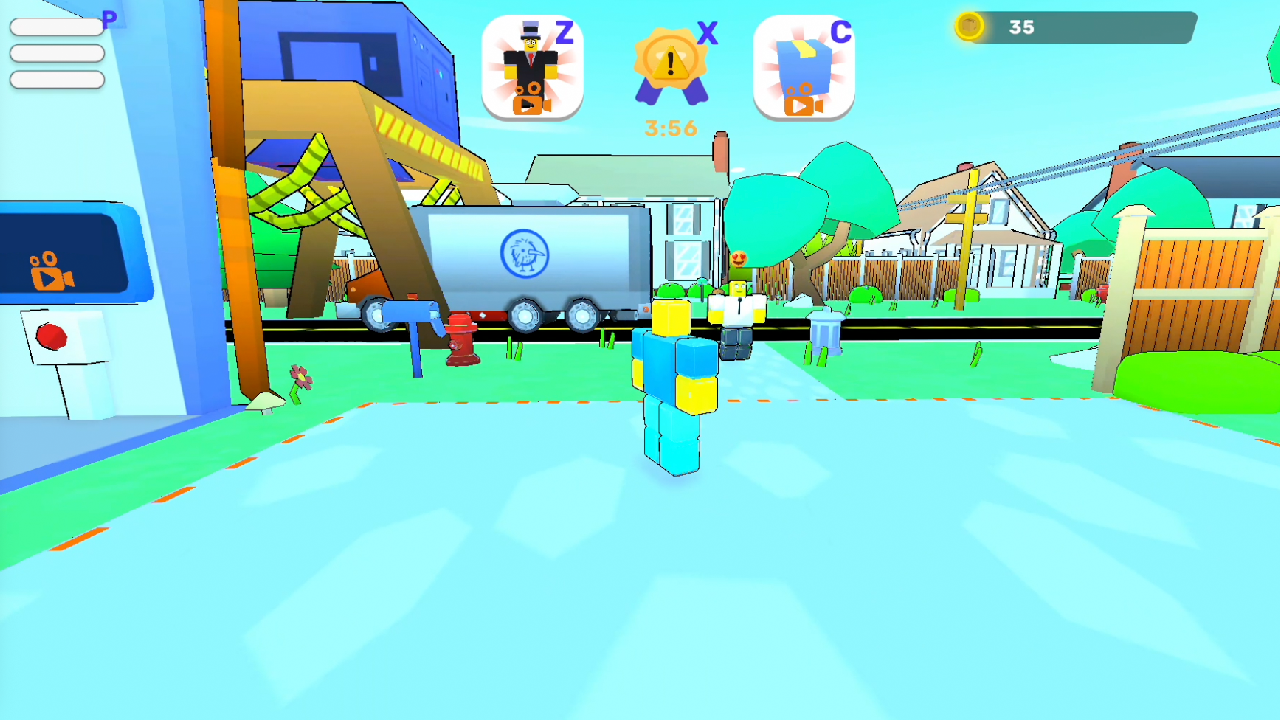The width and height of the screenshot is (1280, 720).
Task: Use the C blue package ability
Action: click(804, 65)
